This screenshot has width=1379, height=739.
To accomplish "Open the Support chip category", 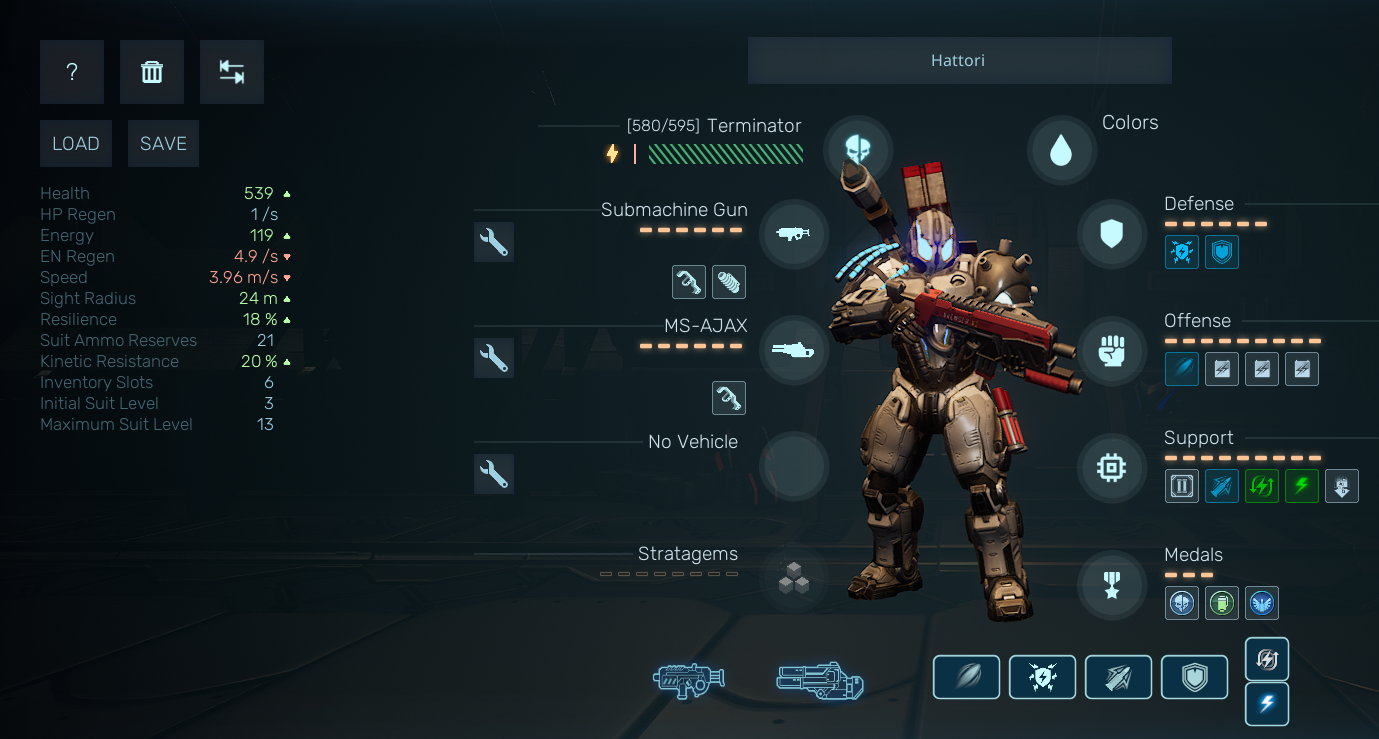I will pos(1111,468).
